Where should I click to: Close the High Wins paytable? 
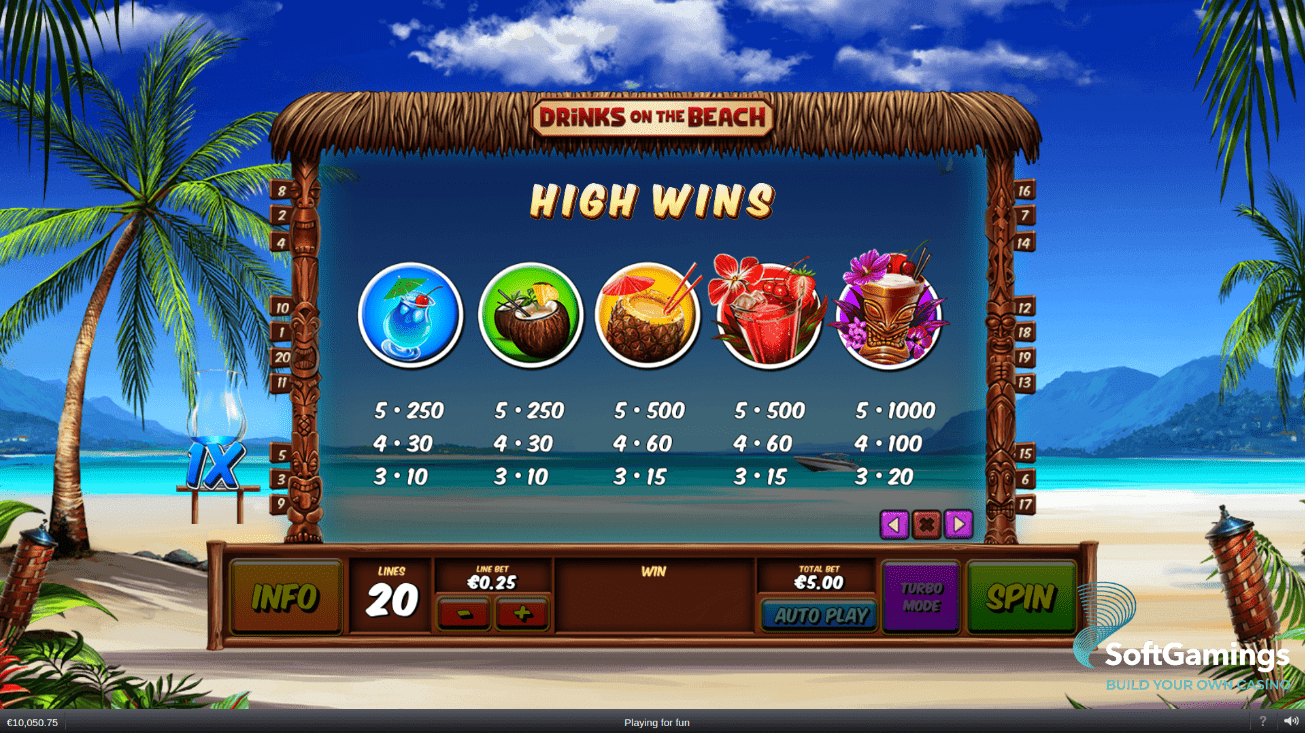tap(926, 524)
